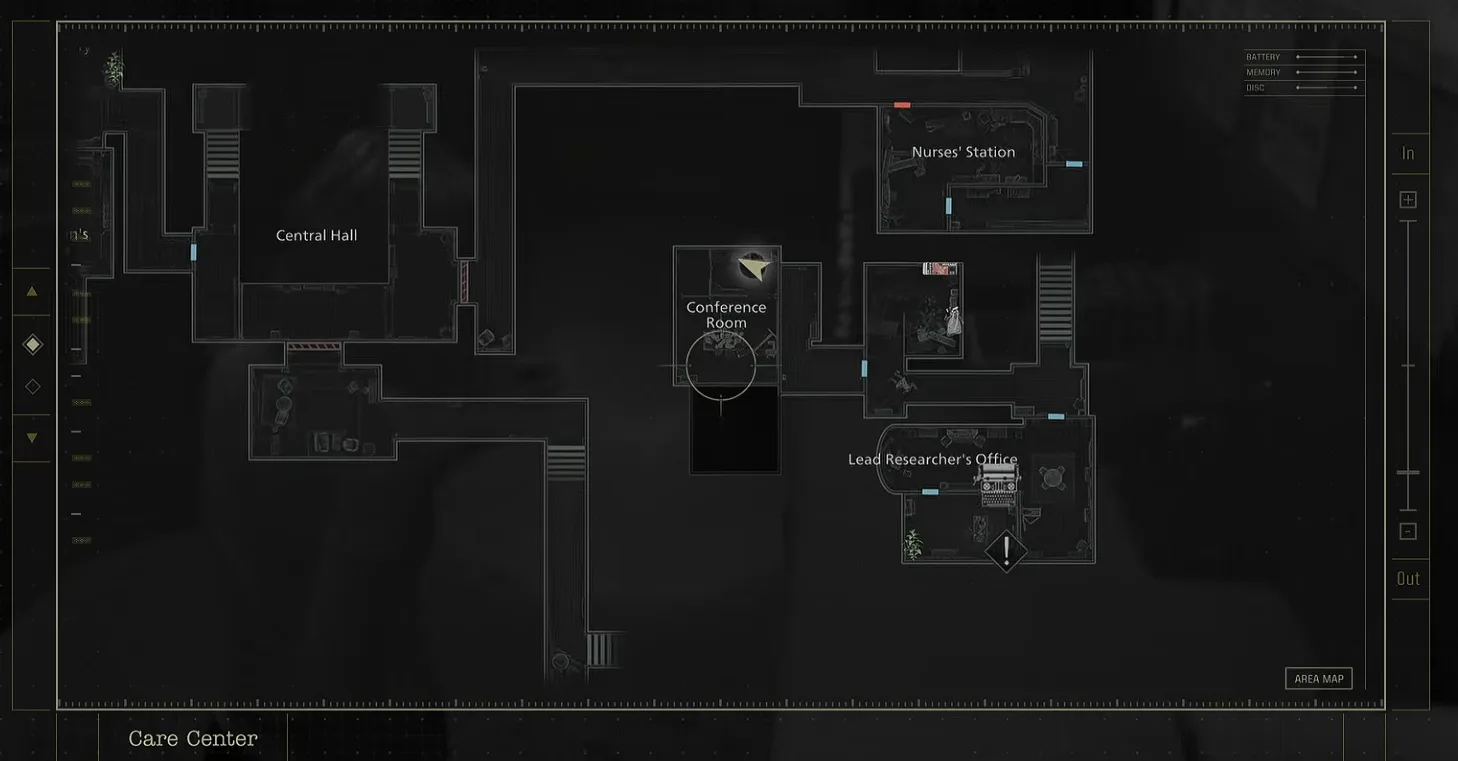Go up one floor with the up arrow
Screen dimensions: 1458x761
(x=32, y=292)
